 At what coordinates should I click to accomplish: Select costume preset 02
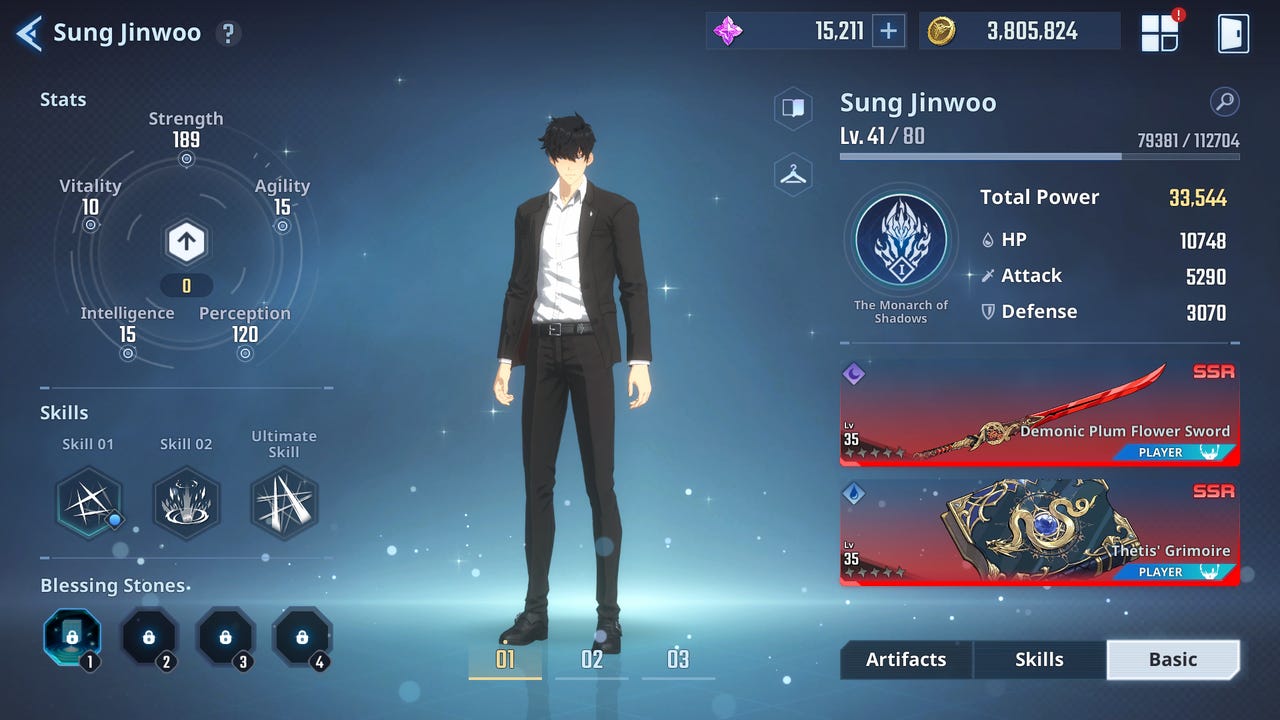coord(592,660)
